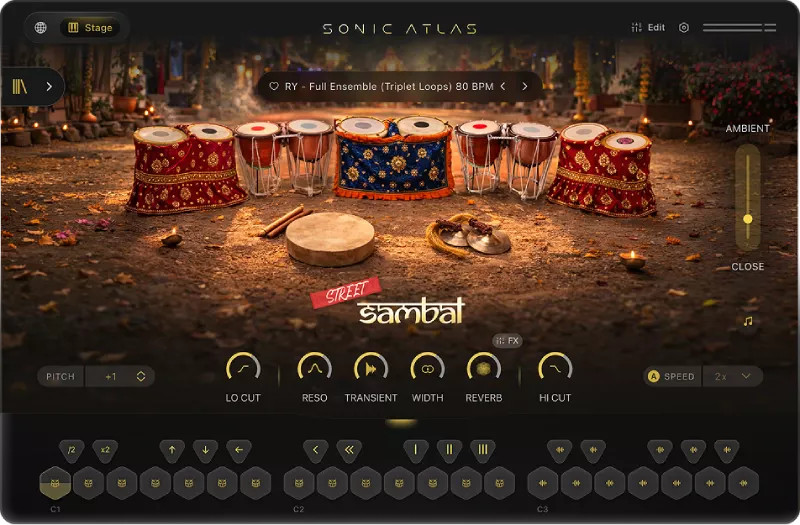Click the globe icon in the top bar
The image size is (800, 525).
point(41,28)
